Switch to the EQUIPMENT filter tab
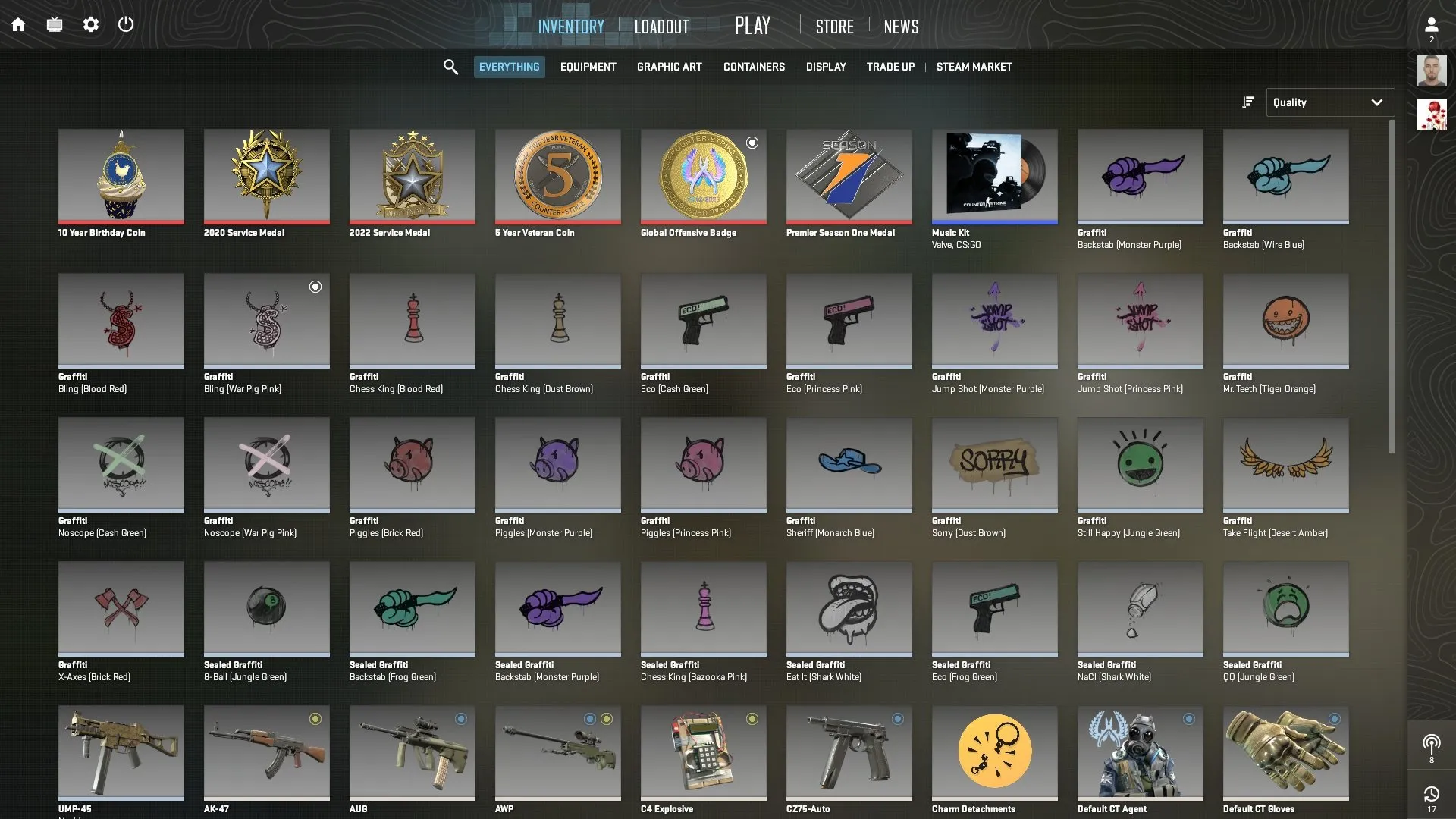Screen dimensions: 1456x819 tap(588, 67)
